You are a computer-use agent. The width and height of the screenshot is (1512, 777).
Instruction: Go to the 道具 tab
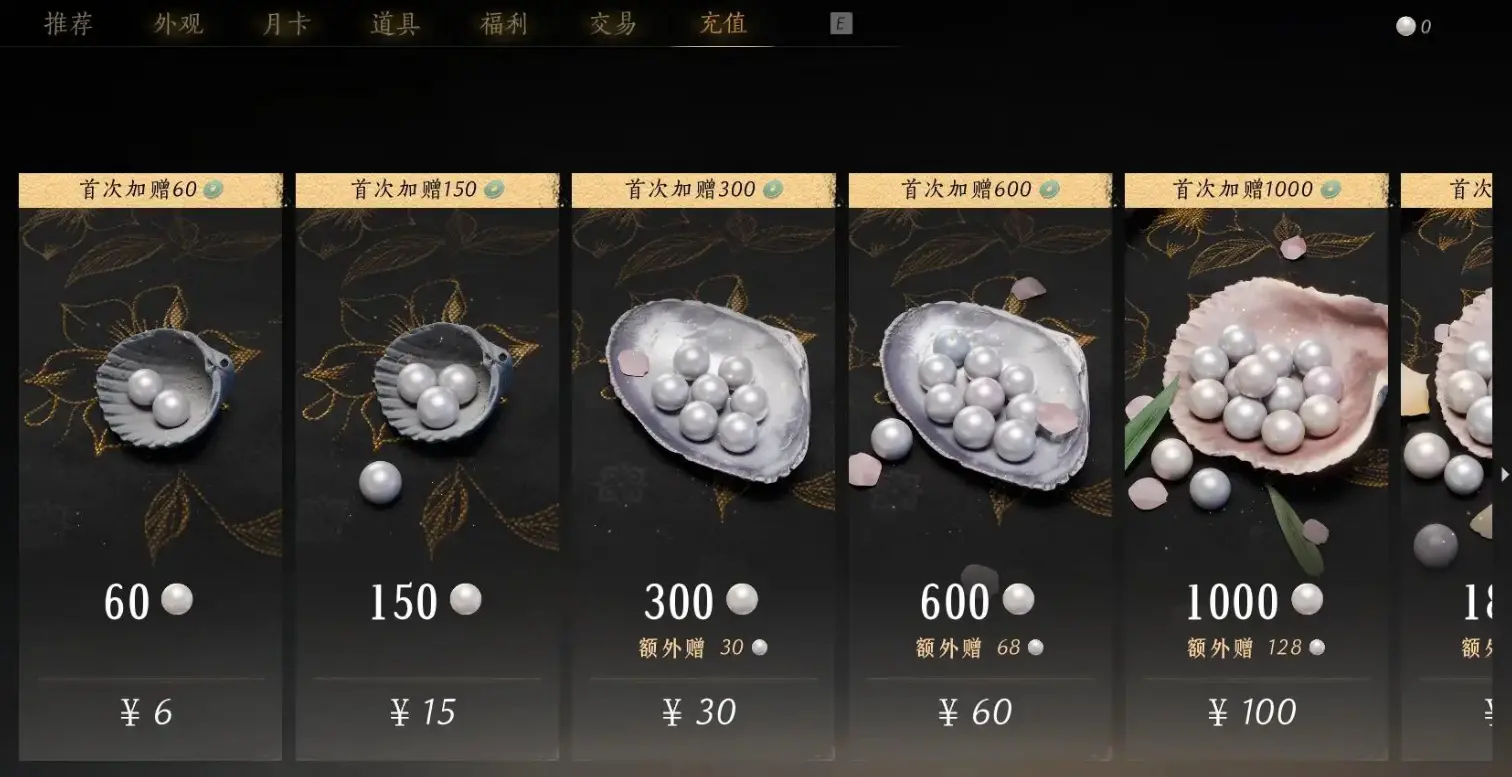(395, 24)
